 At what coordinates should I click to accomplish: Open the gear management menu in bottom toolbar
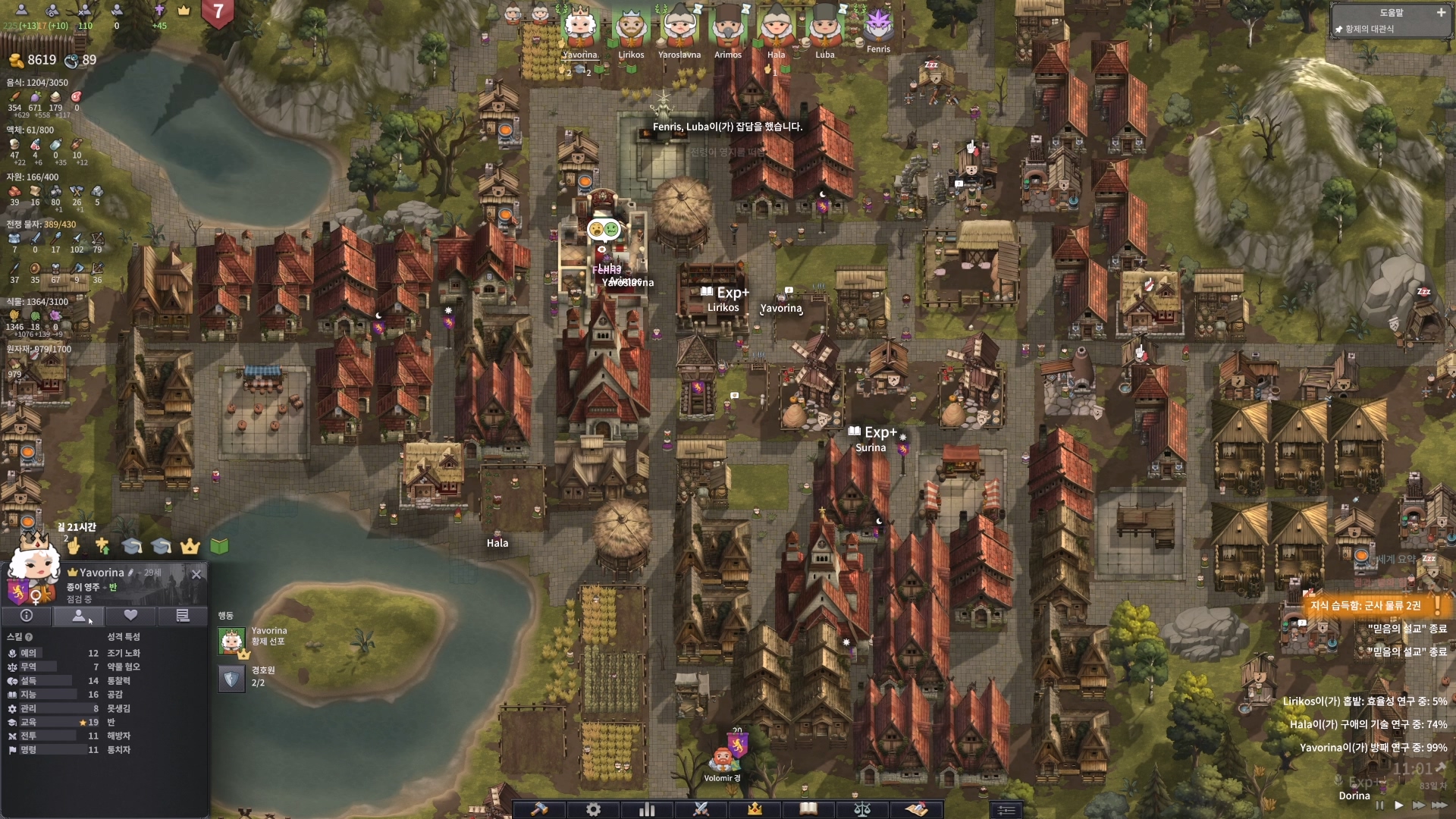point(593,809)
